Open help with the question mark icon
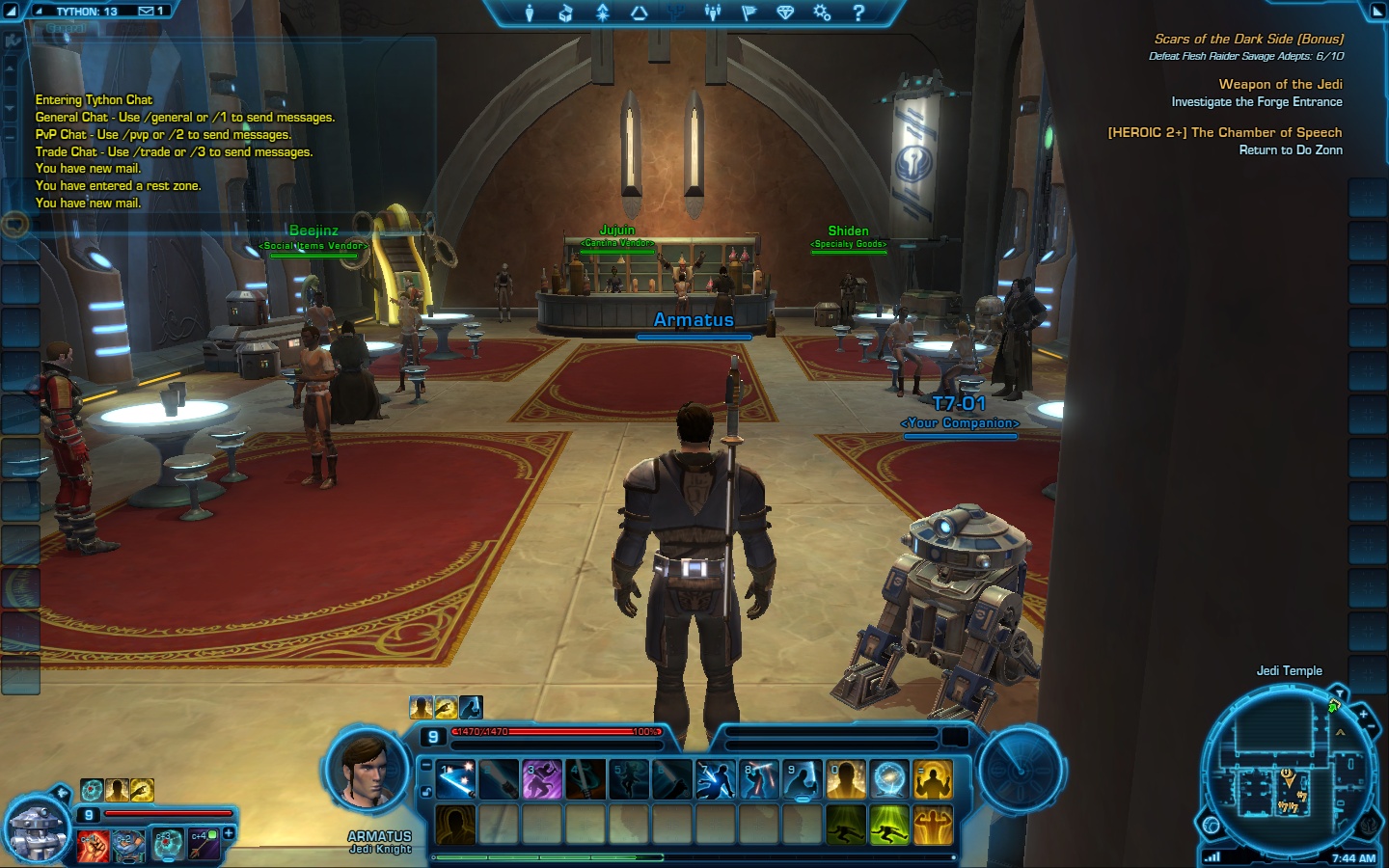Viewport: 1389px width, 868px height. coord(858,14)
